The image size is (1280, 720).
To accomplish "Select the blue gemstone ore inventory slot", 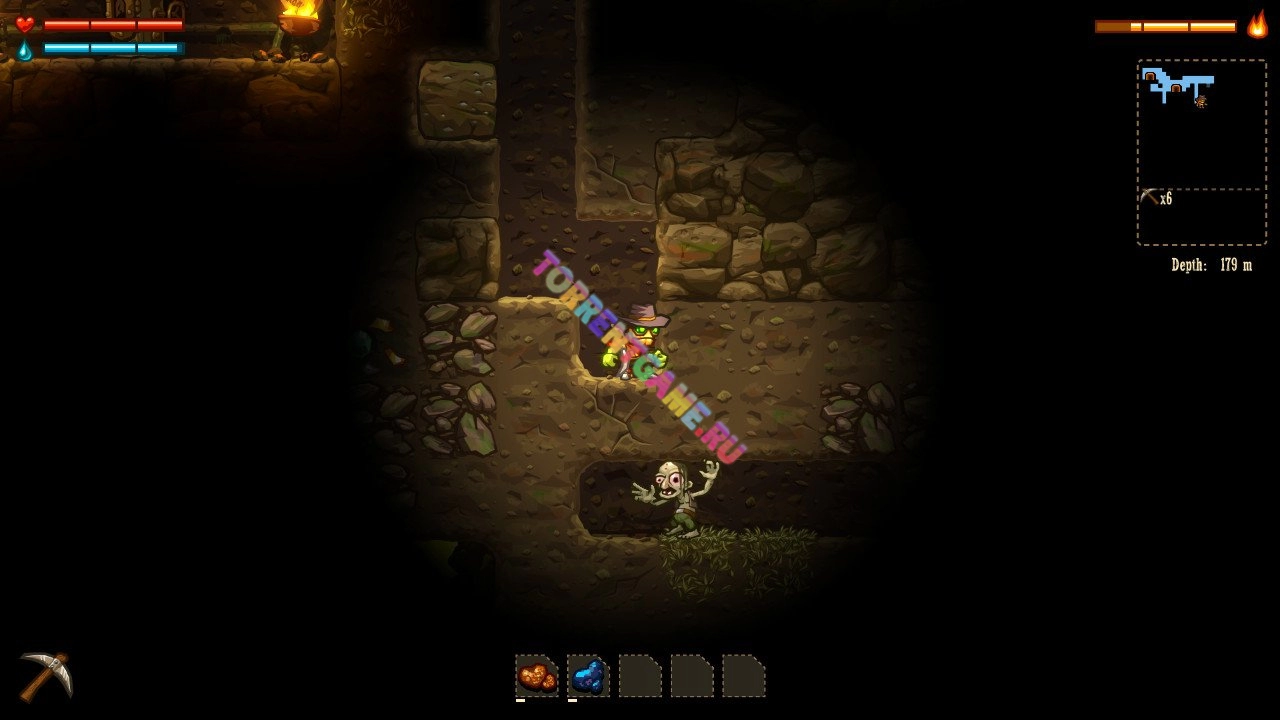I will pyautogui.click(x=588, y=676).
